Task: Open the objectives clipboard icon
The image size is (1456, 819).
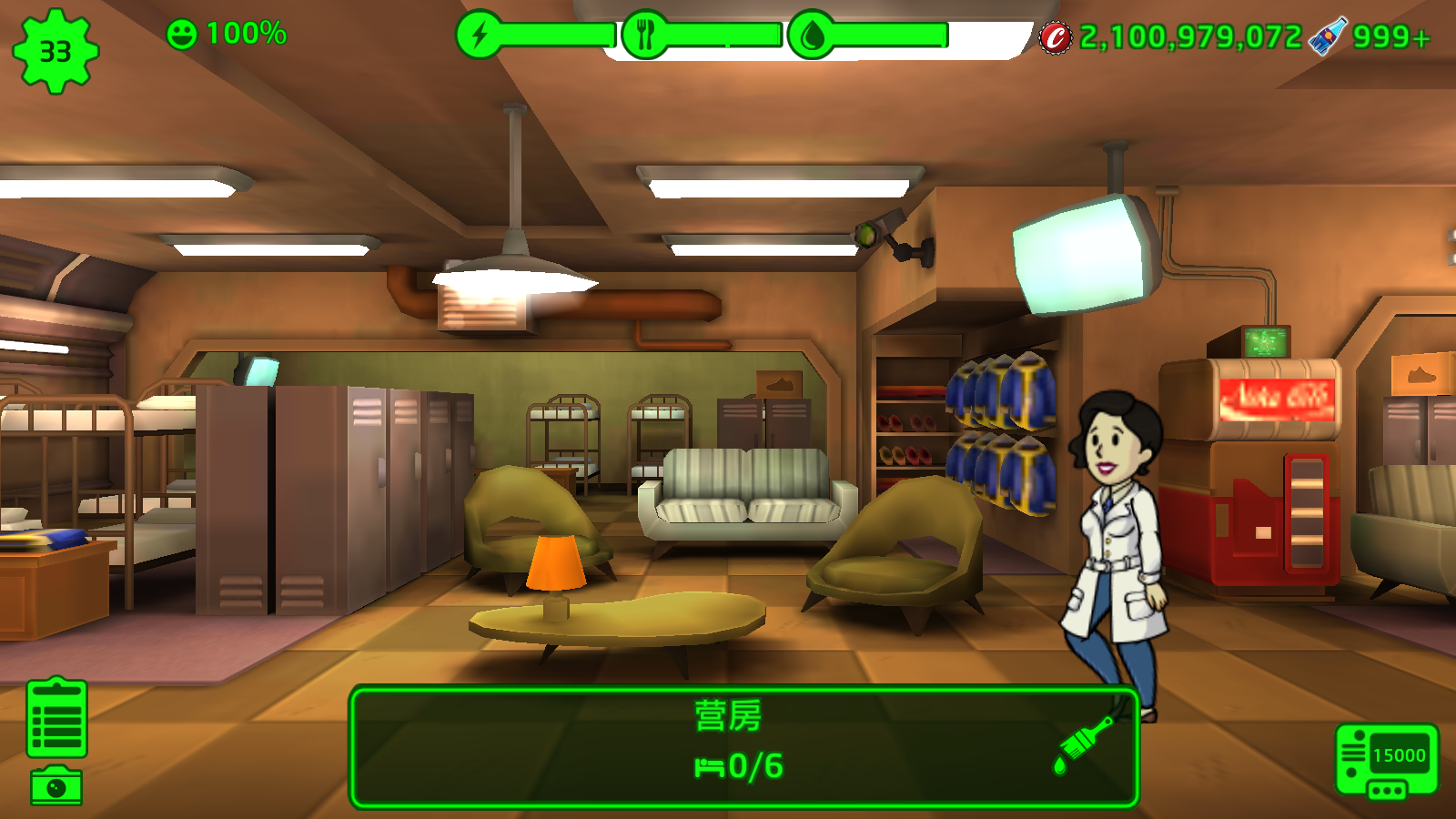Action: point(57,718)
